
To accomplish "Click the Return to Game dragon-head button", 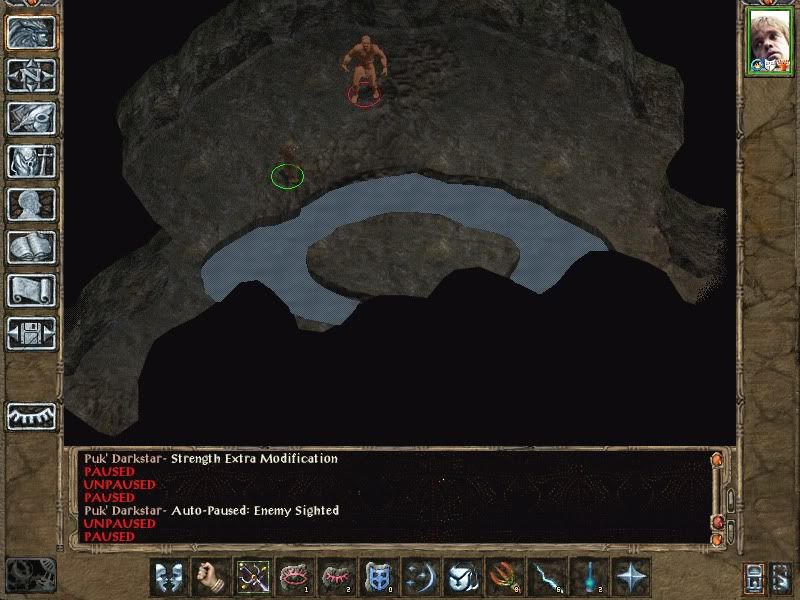I will (31, 33).
